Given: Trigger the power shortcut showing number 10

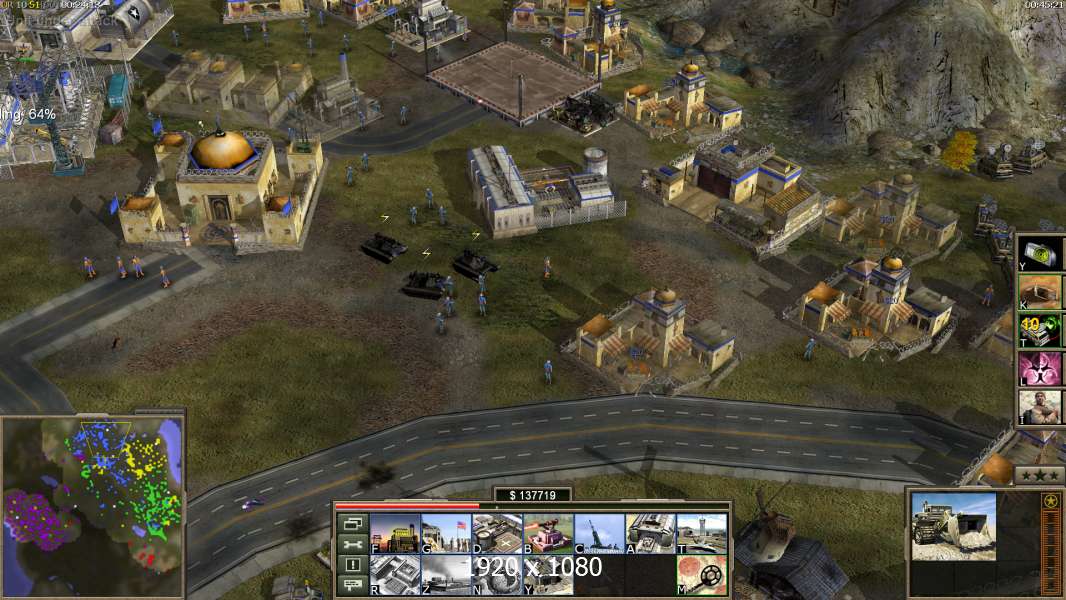Looking at the screenshot, I should (x=1040, y=330).
